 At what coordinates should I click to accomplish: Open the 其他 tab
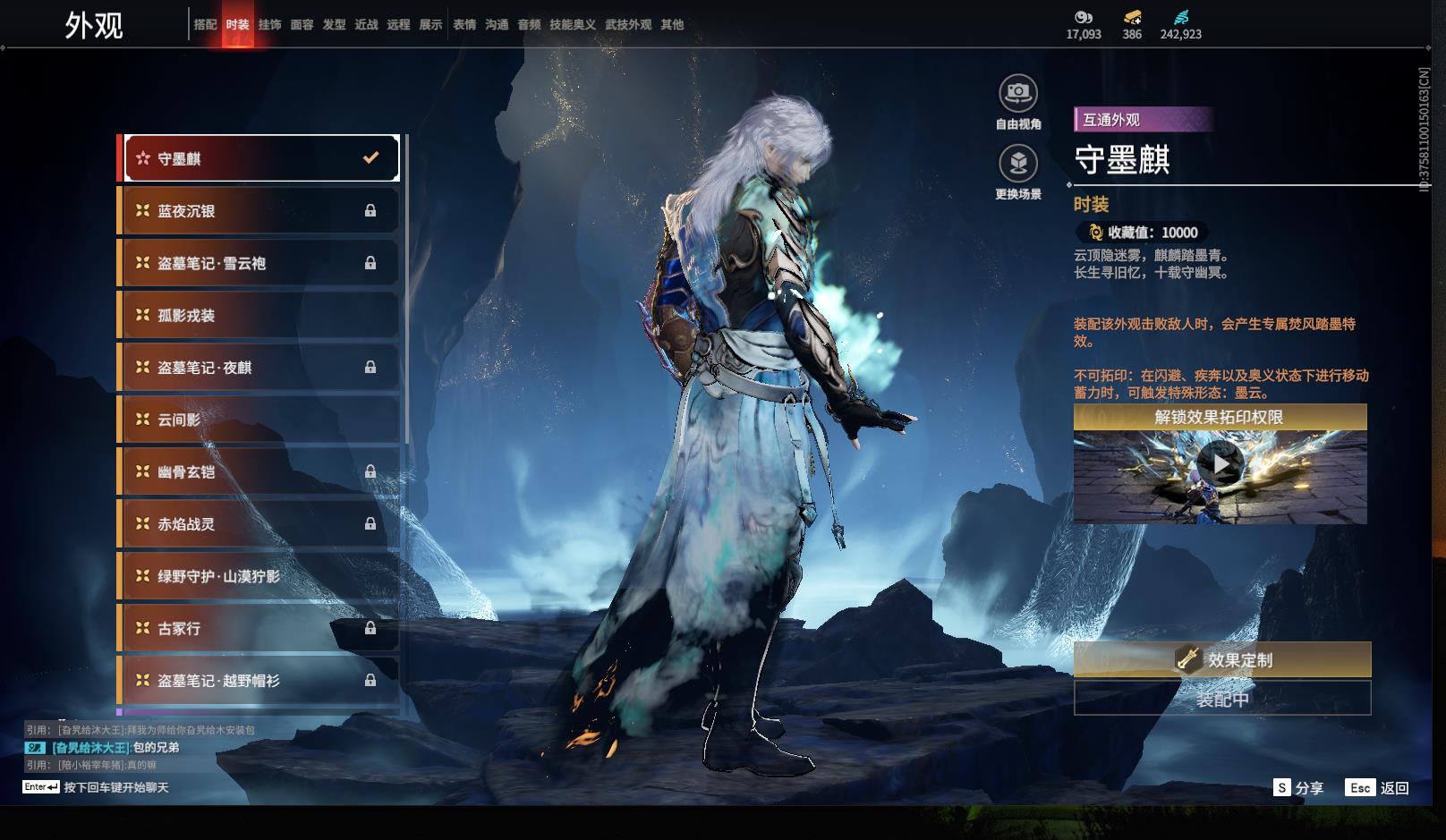pos(672,24)
